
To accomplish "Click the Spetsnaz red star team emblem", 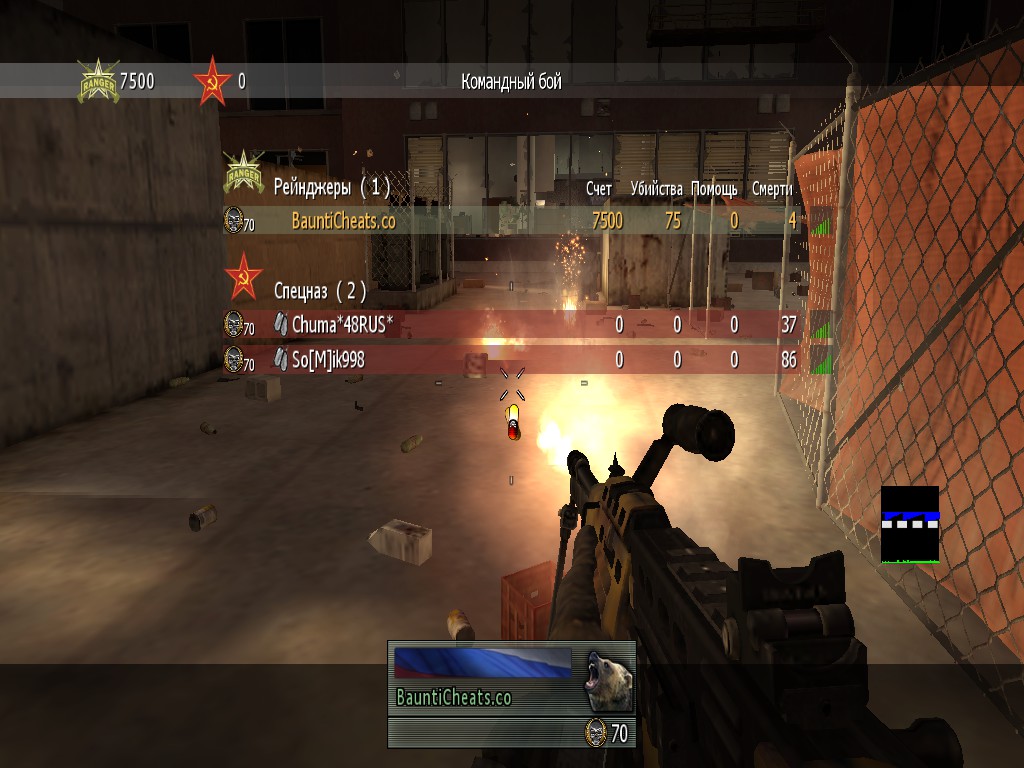I will 243,275.
